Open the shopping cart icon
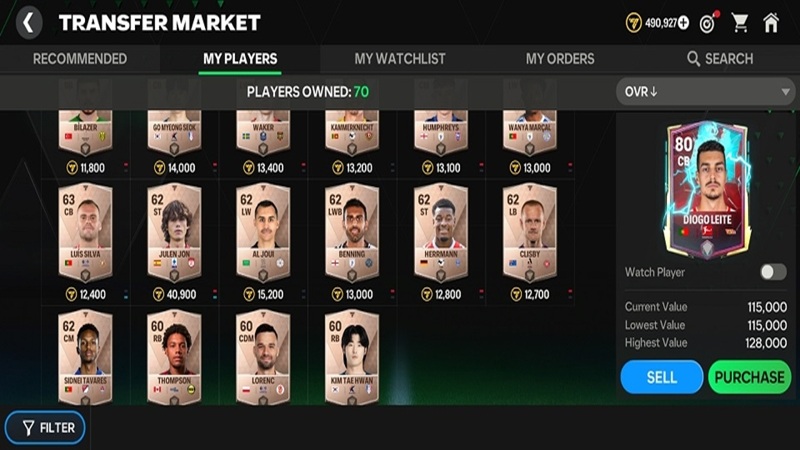Screen dimensions: 800x450 point(740,23)
